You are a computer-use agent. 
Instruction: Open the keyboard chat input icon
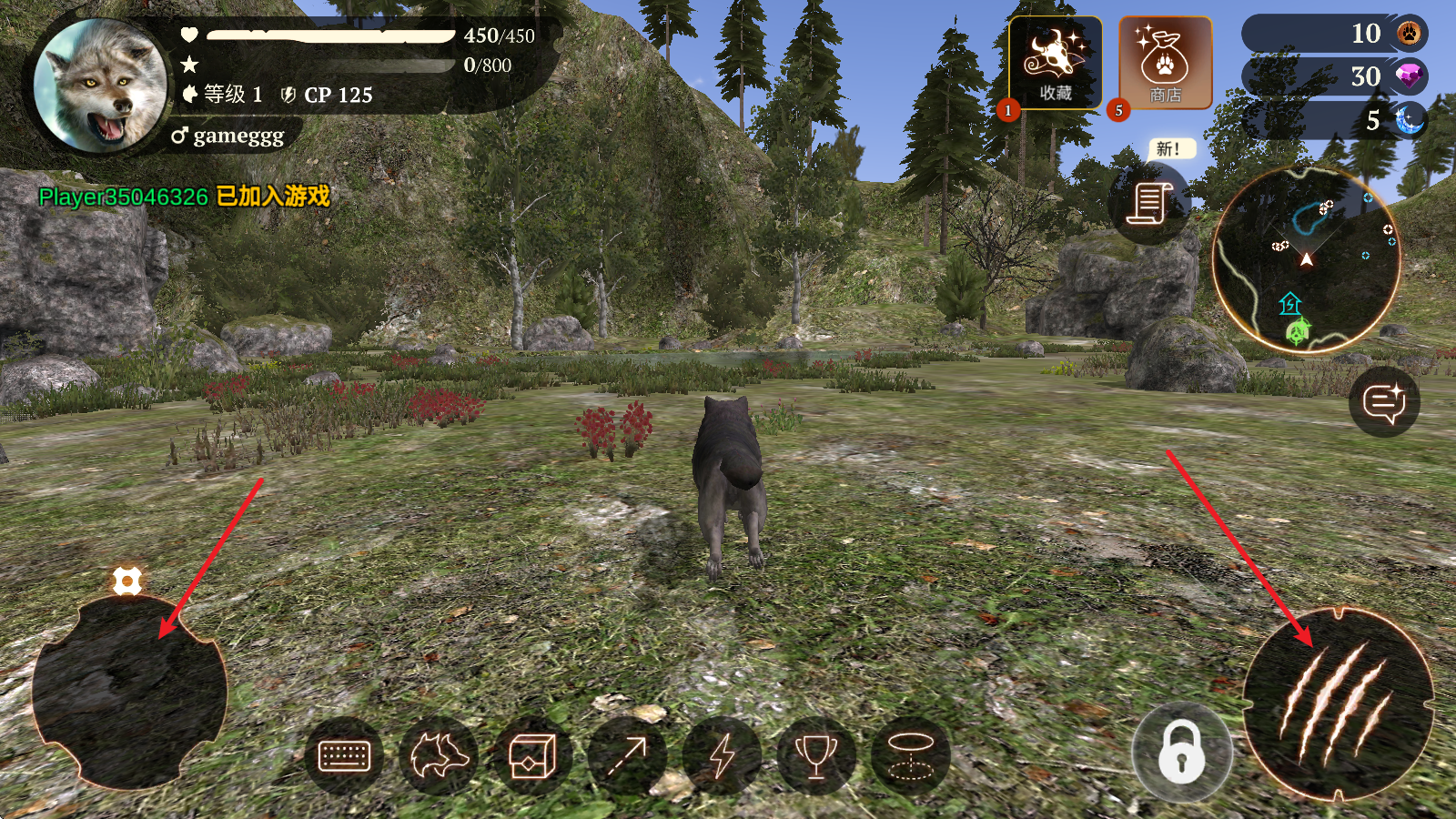[344, 755]
